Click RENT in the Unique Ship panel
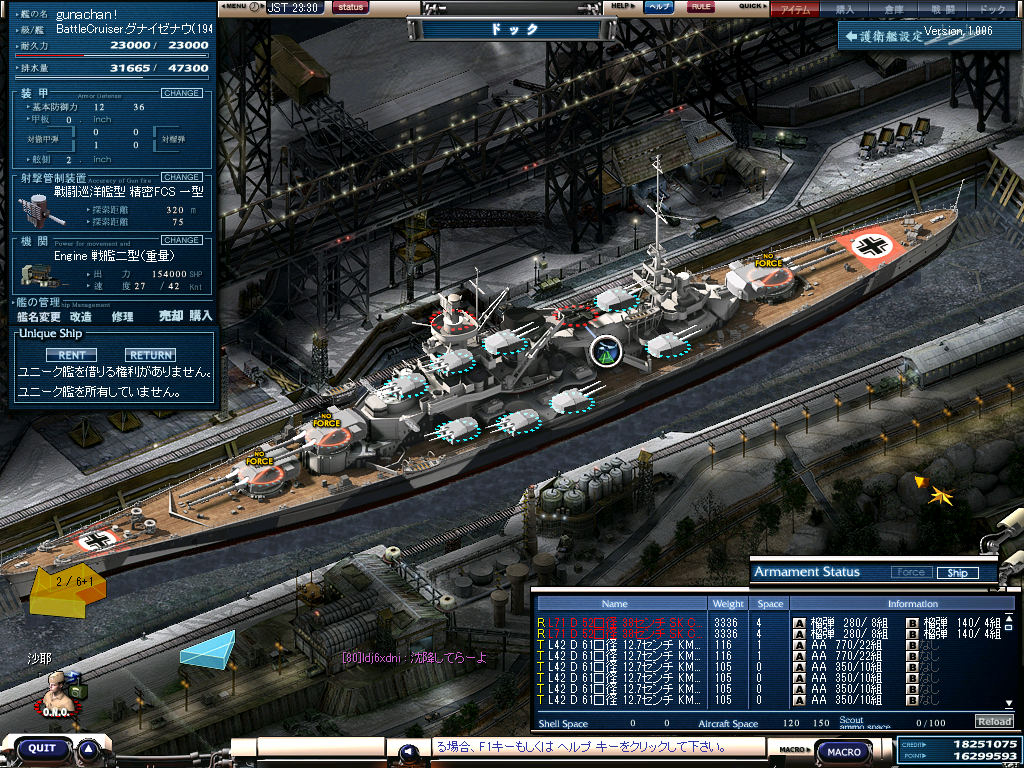 [x=71, y=355]
